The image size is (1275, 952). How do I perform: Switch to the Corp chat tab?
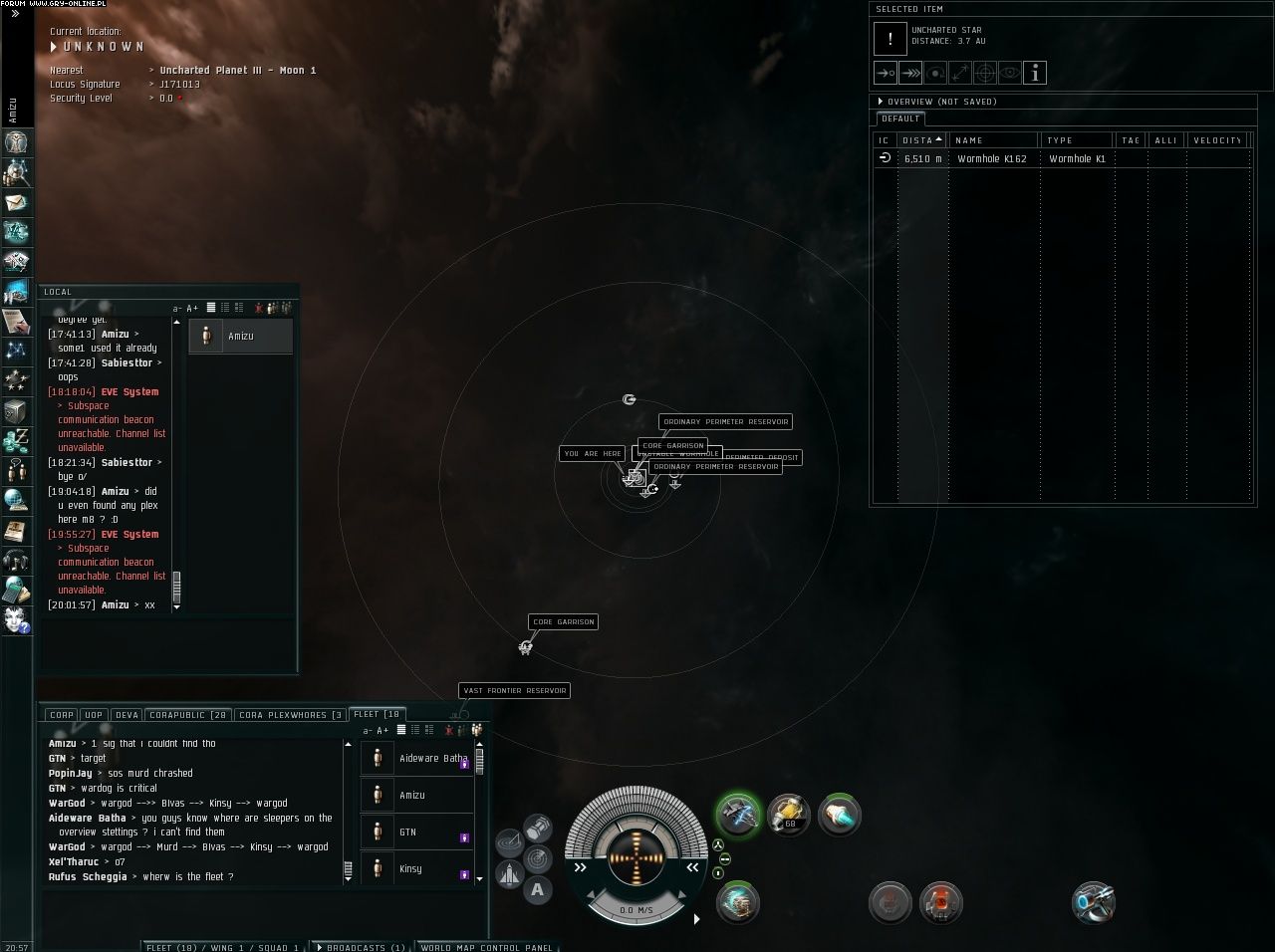pyautogui.click(x=62, y=715)
